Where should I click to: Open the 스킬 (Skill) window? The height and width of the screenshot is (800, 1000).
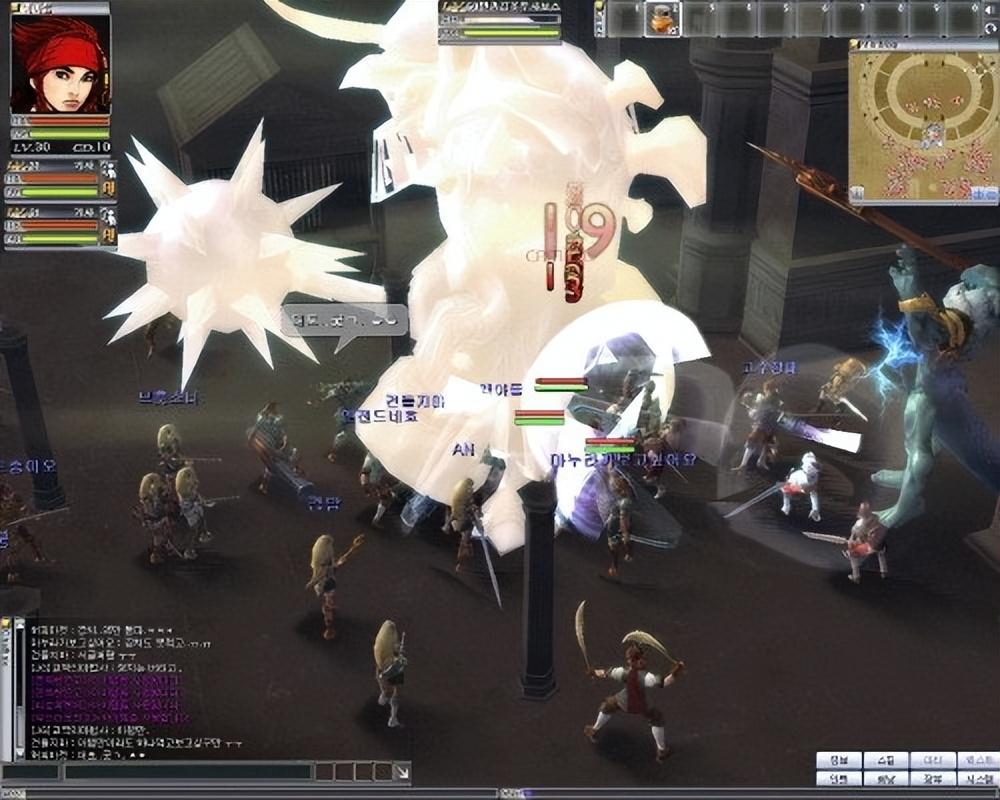(886, 760)
